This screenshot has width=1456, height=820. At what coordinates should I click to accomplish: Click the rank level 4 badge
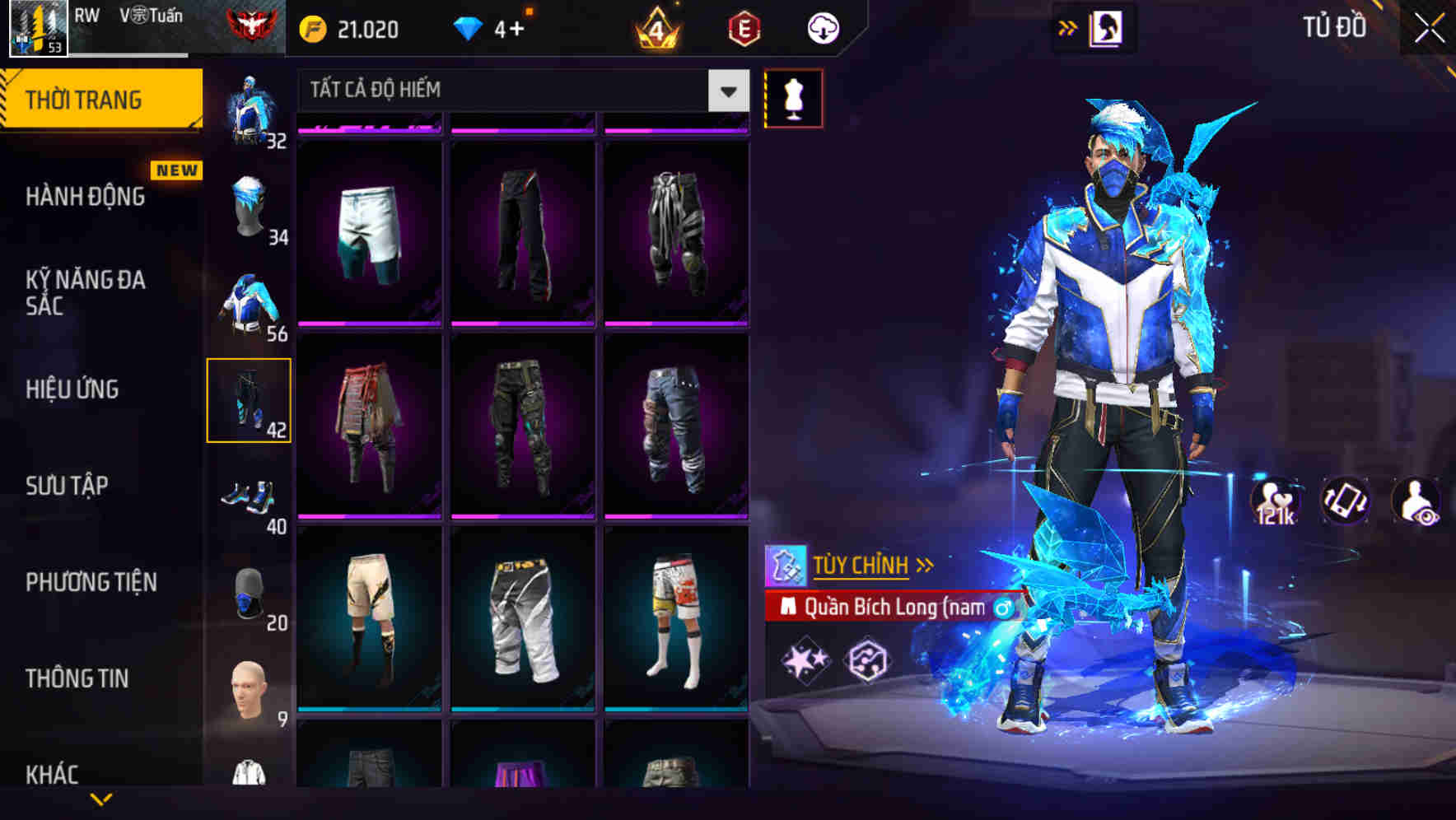click(x=659, y=27)
